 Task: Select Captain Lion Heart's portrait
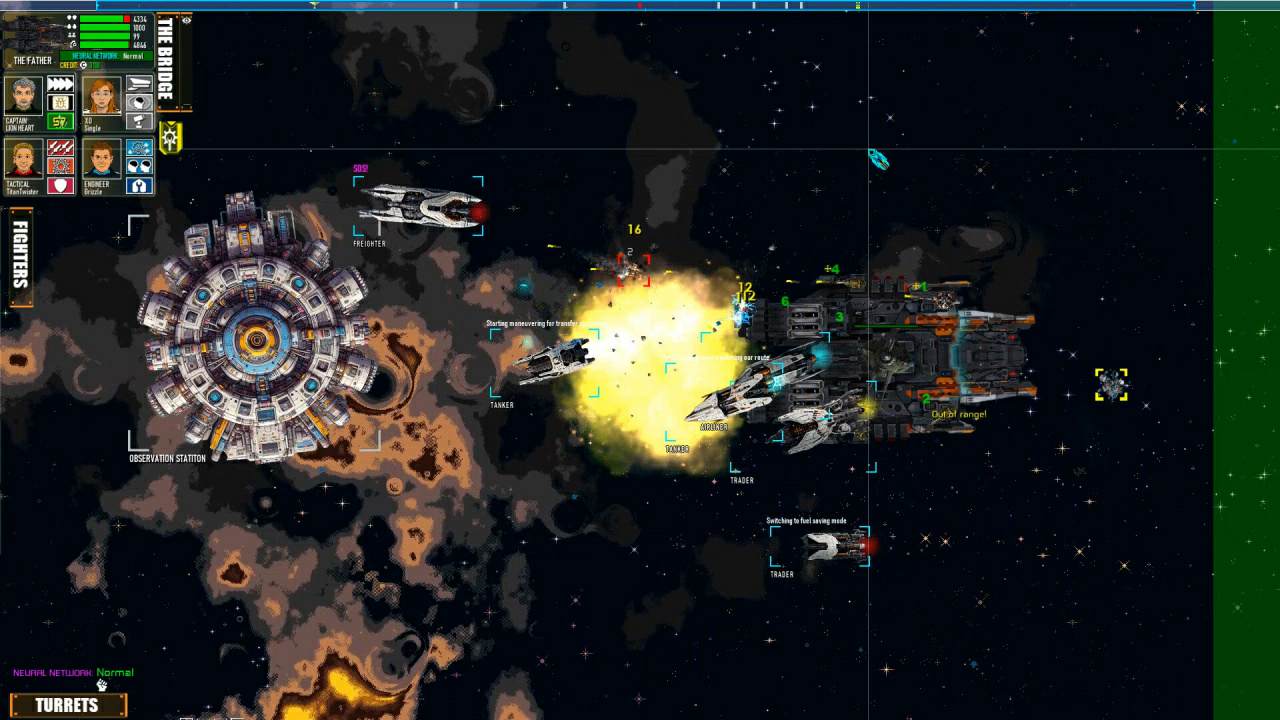[22, 95]
